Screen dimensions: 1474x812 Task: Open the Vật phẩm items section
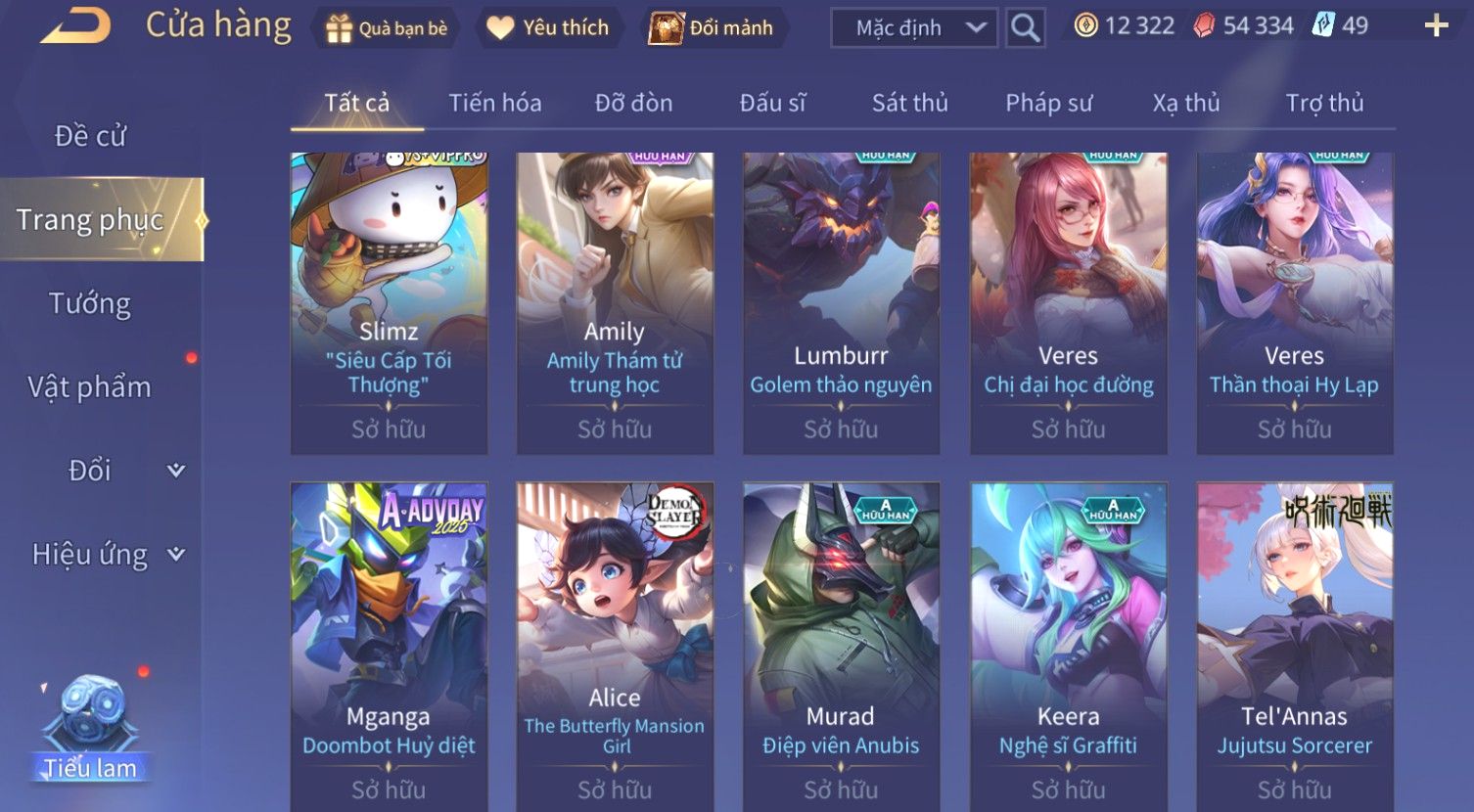point(90,387)
